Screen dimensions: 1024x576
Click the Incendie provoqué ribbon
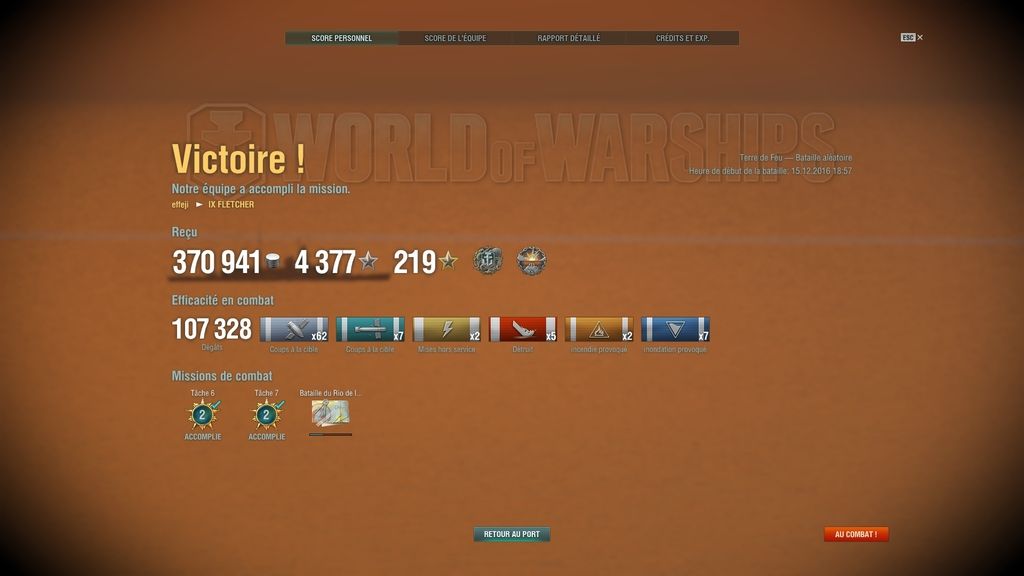[x=599, y=330]
